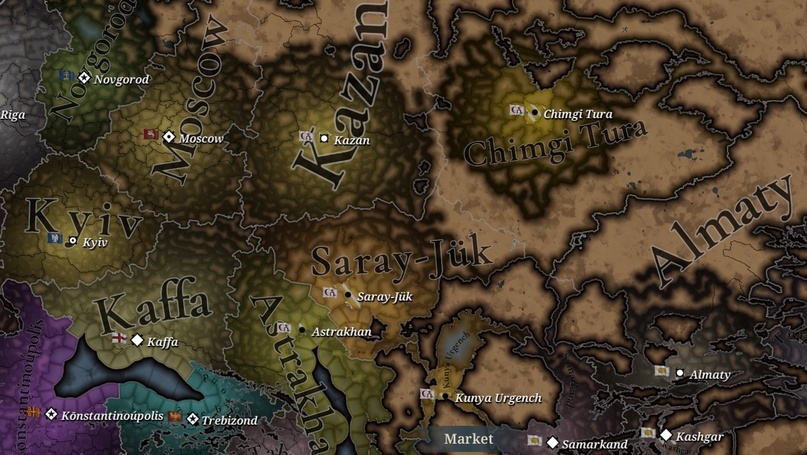Select the Saray-Jük market marker
Image resolution: width=807 pixels, height=455 pixels.
(347, 295)
